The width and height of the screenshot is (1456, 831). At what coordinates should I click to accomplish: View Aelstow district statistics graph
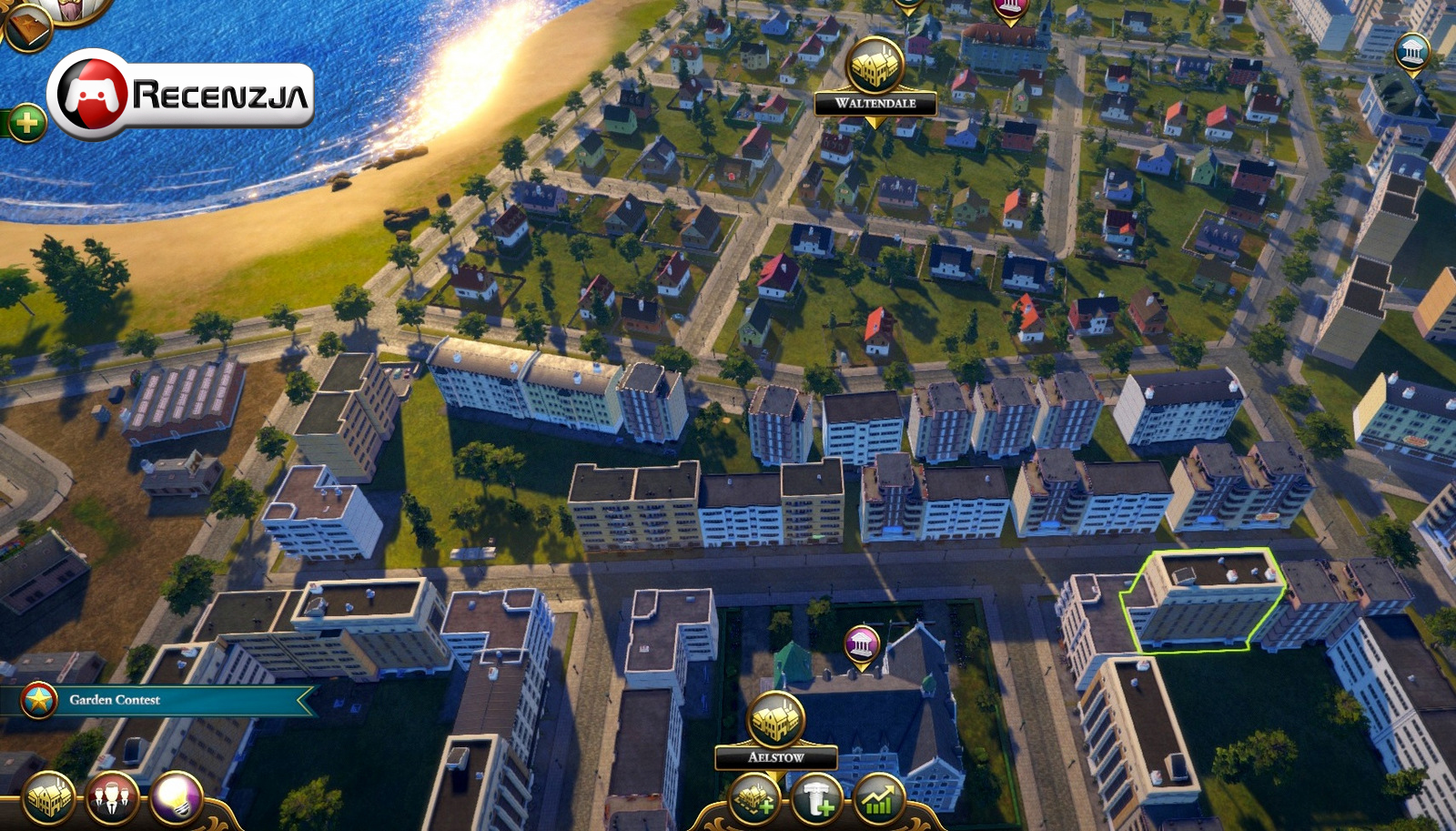click(876, 798)
